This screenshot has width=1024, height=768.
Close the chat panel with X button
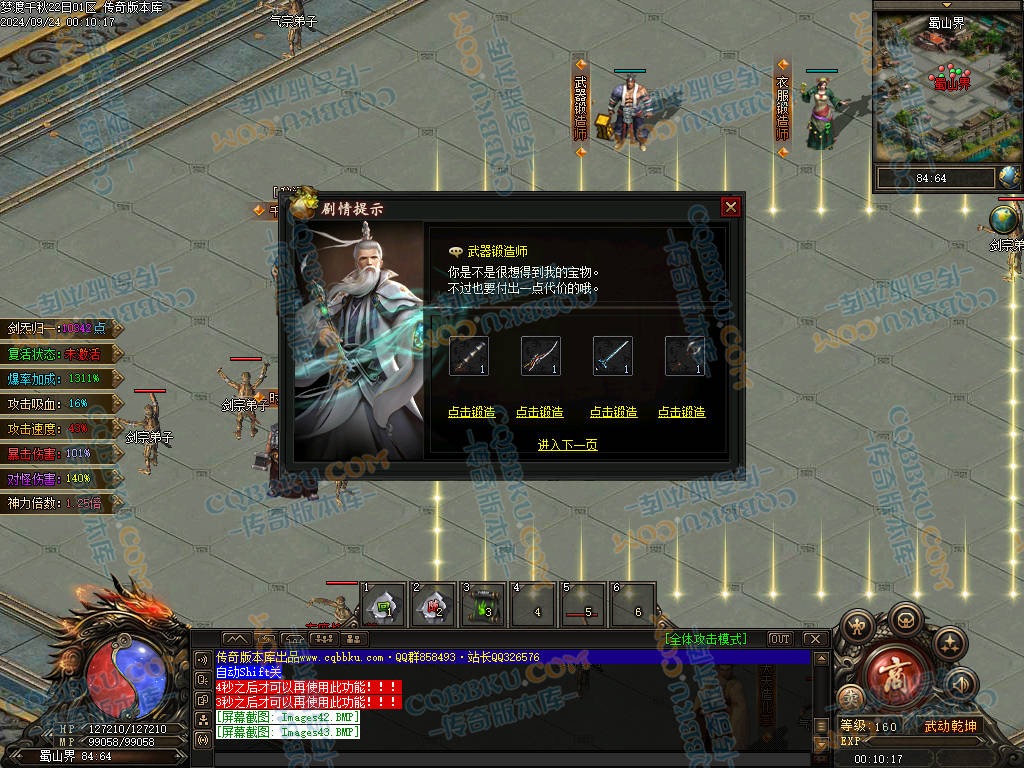coord(815,639)
